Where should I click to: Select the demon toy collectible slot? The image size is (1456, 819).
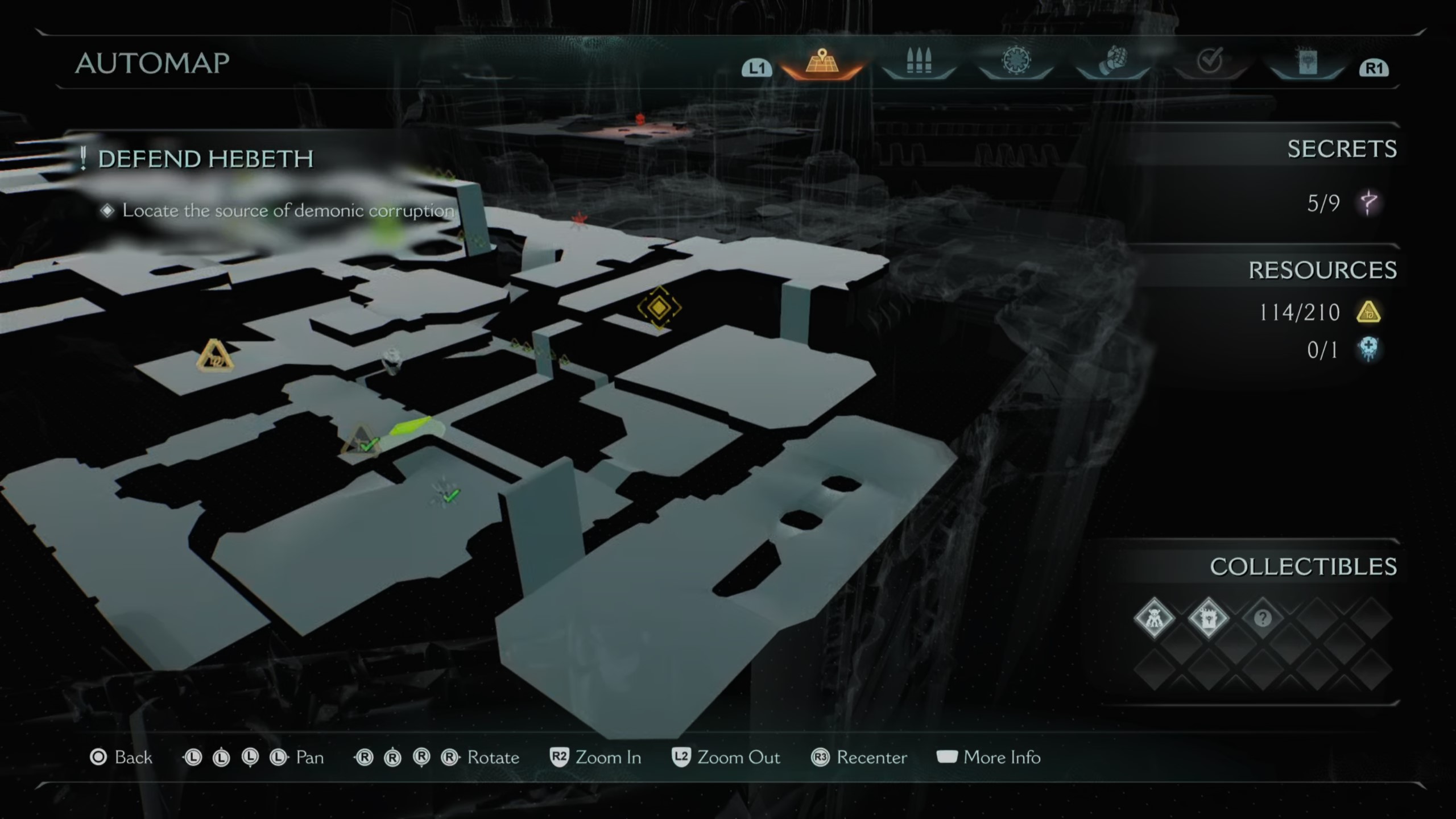(x=1153, y=618)
